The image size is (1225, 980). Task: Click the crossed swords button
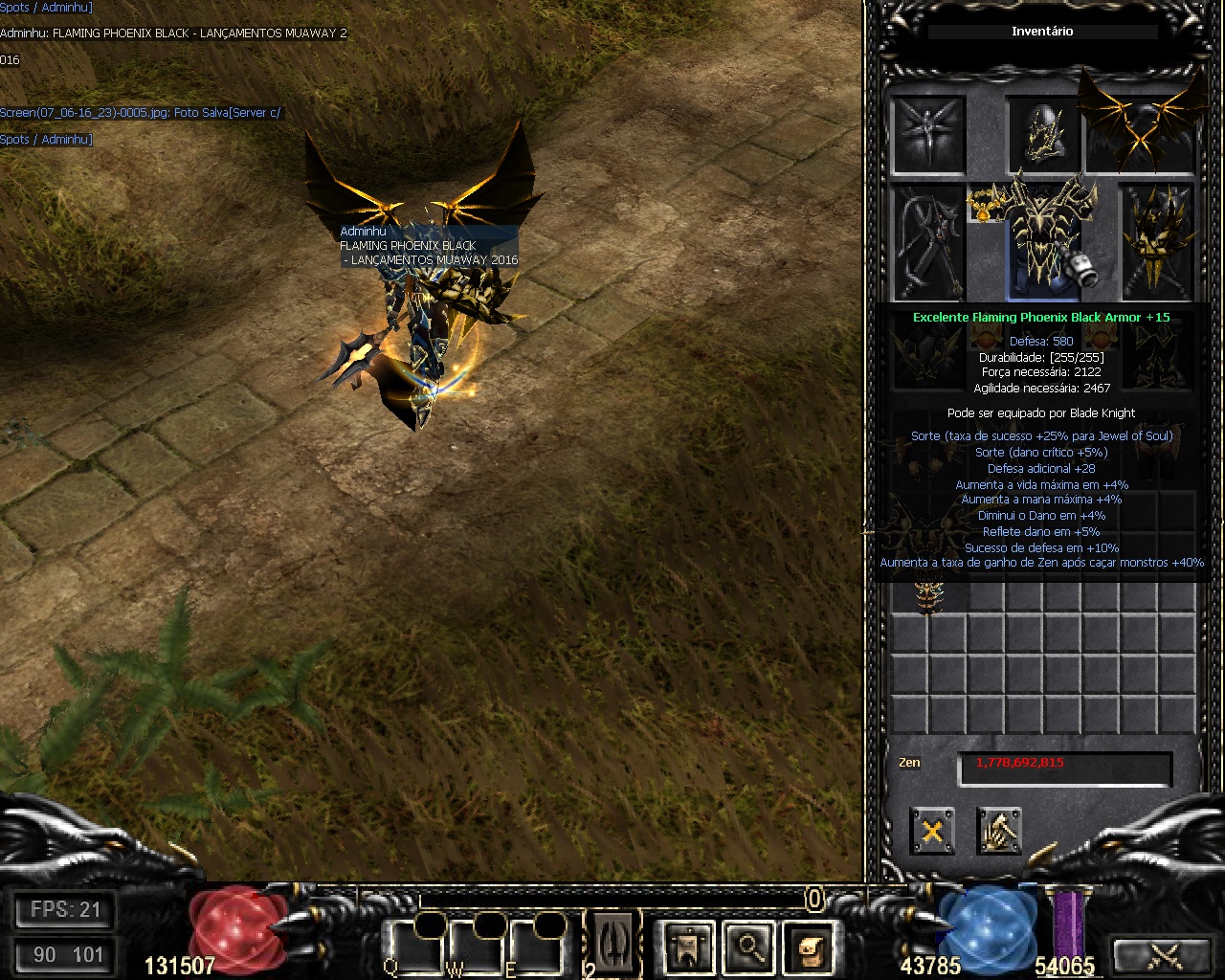tap(1164, 955)
